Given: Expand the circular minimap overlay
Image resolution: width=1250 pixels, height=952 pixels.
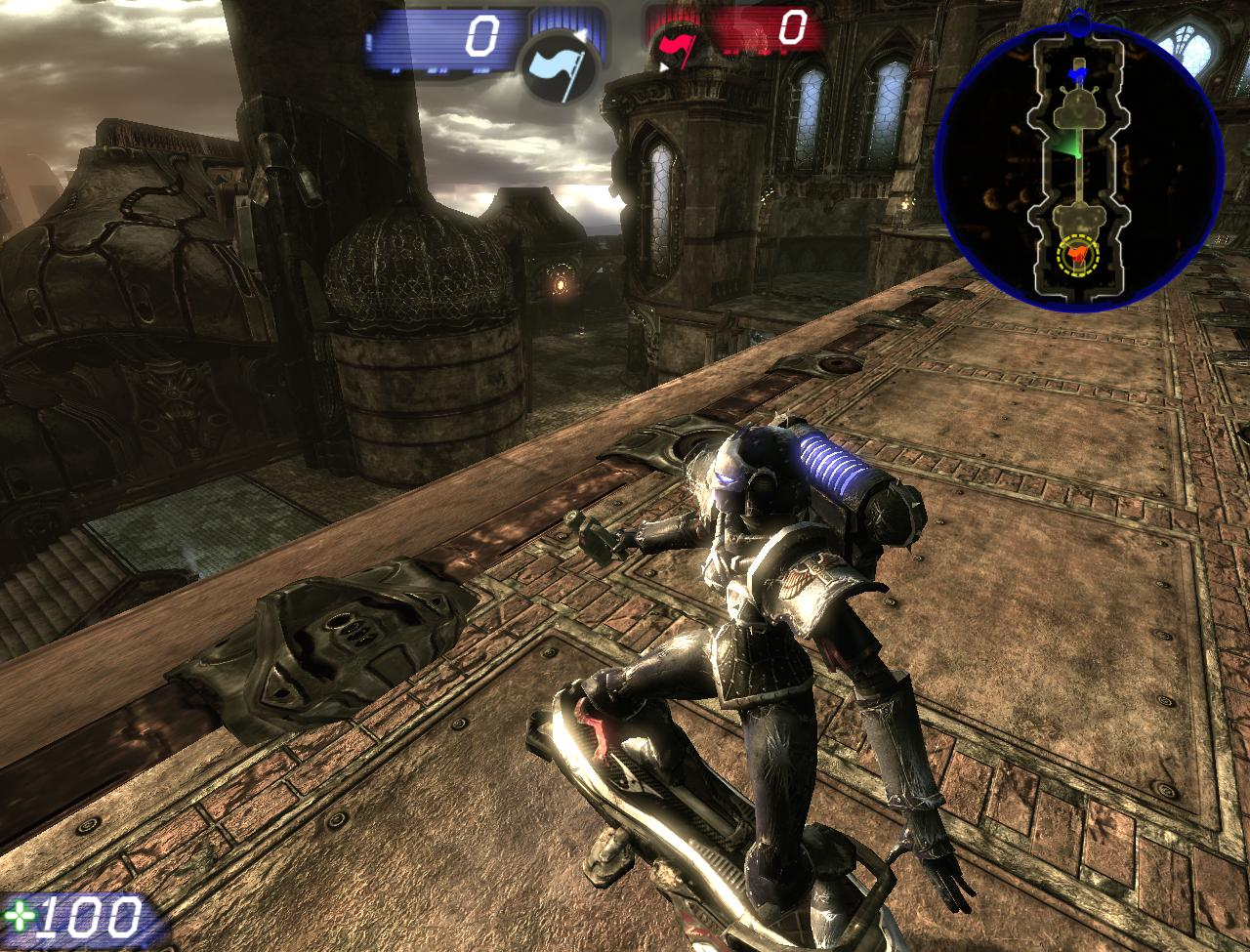Looking at the screenshot, I should point(1080,156).
